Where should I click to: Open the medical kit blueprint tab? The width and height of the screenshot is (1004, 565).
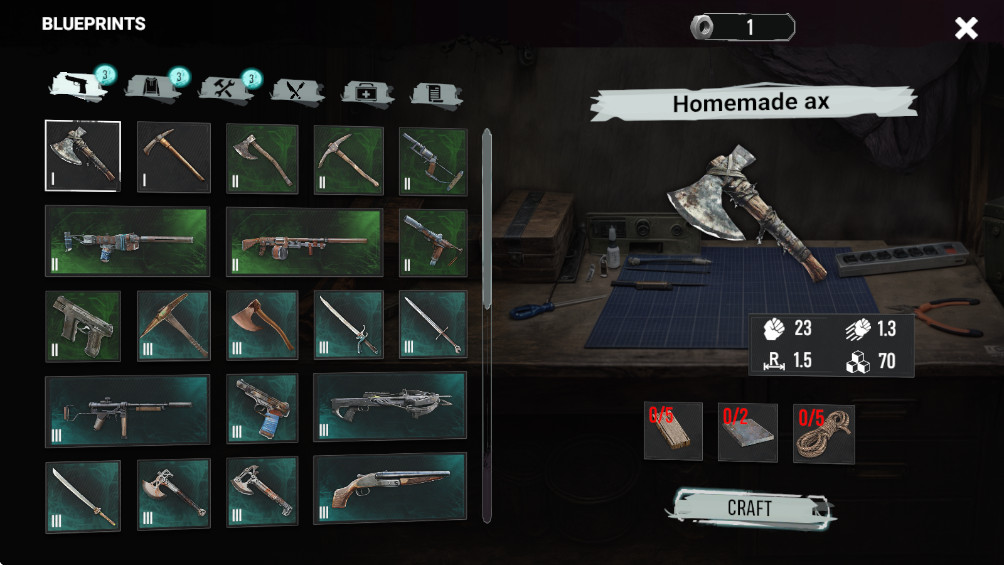point(367,93)
